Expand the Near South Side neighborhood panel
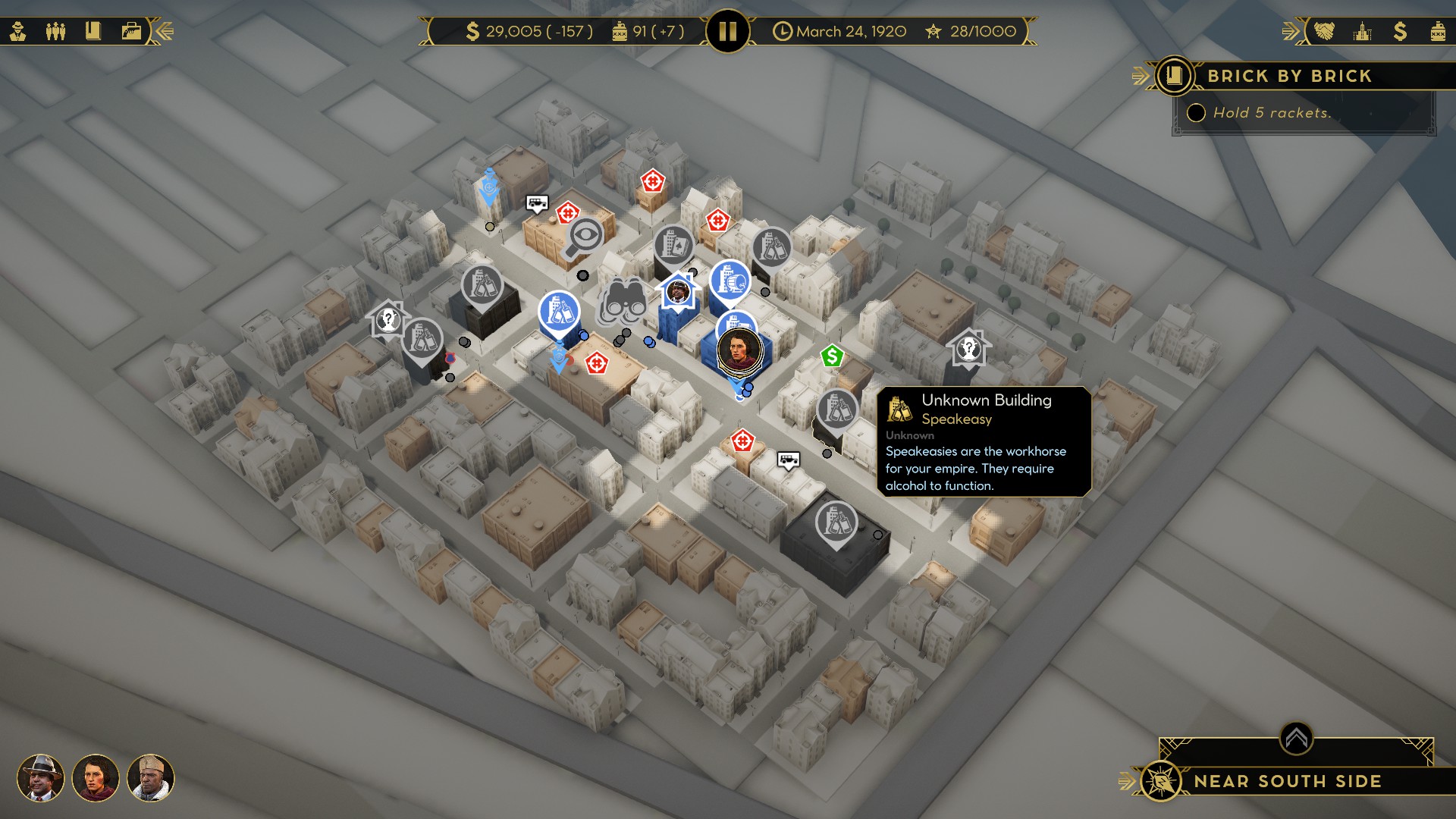The image size is (1456, 819). pyautogui.click(x=1296, y=738)
